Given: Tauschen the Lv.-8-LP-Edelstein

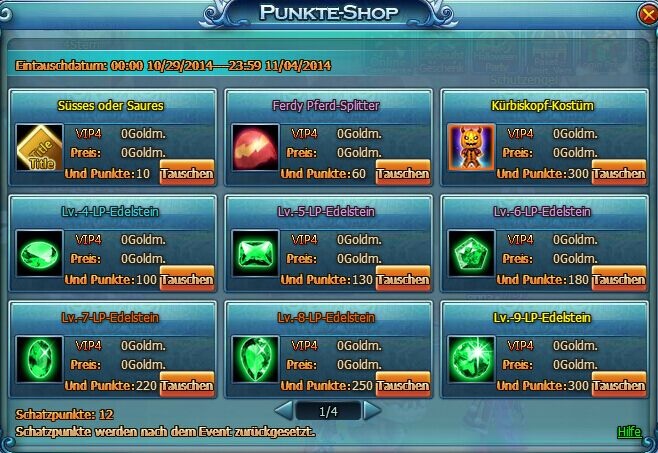Looking at the screenshot, I should pyautogui.click(x=403, y=385).
